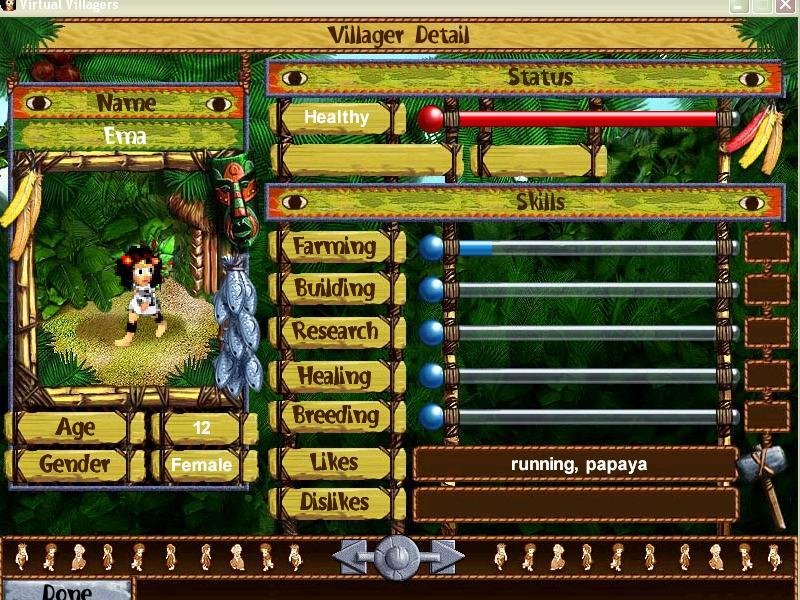
Task: Tick the preferred-skill box beside Healing
Action: coord(767,375)
